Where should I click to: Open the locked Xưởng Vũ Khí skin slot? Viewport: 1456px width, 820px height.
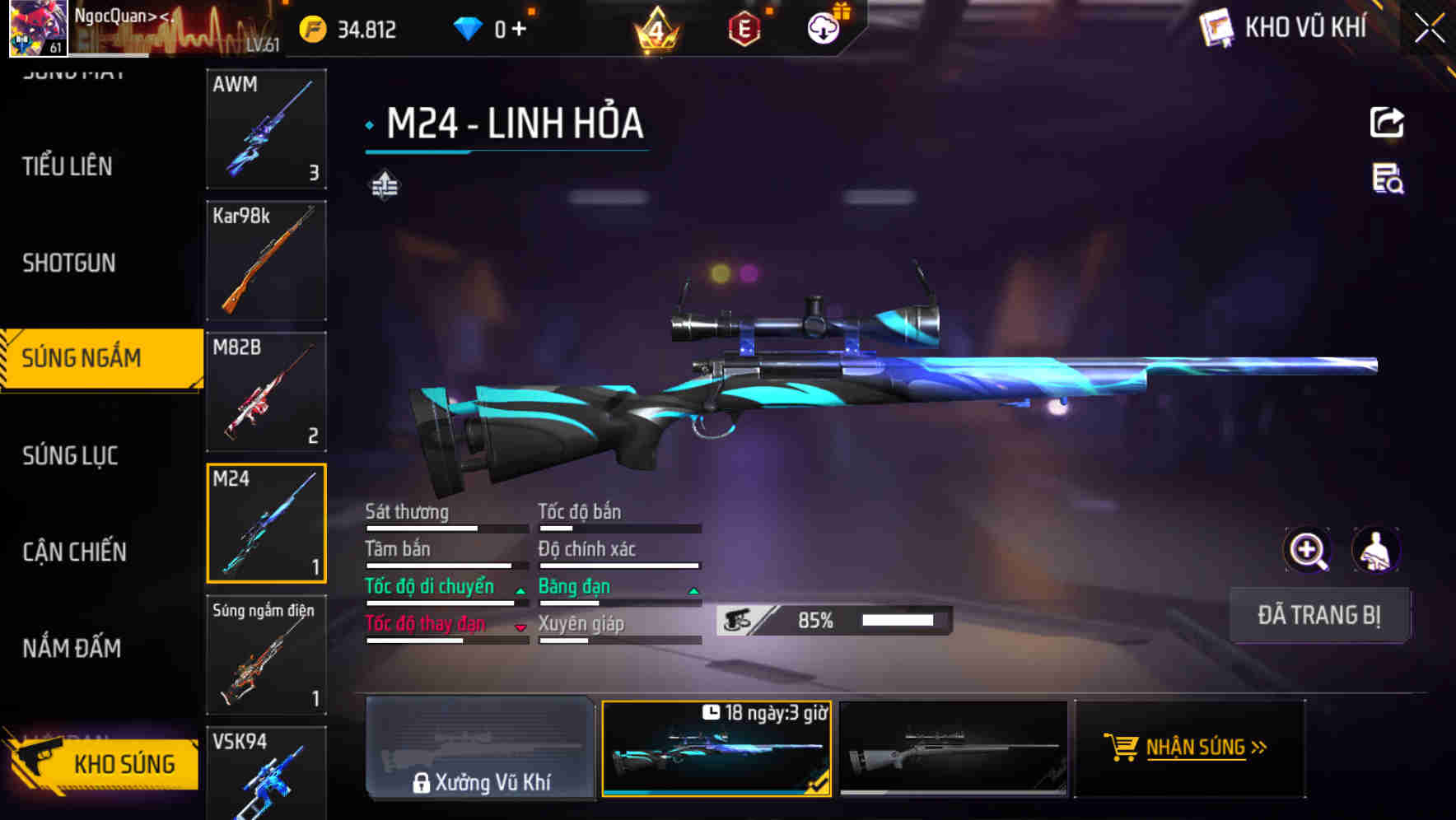tap(480, 749)
